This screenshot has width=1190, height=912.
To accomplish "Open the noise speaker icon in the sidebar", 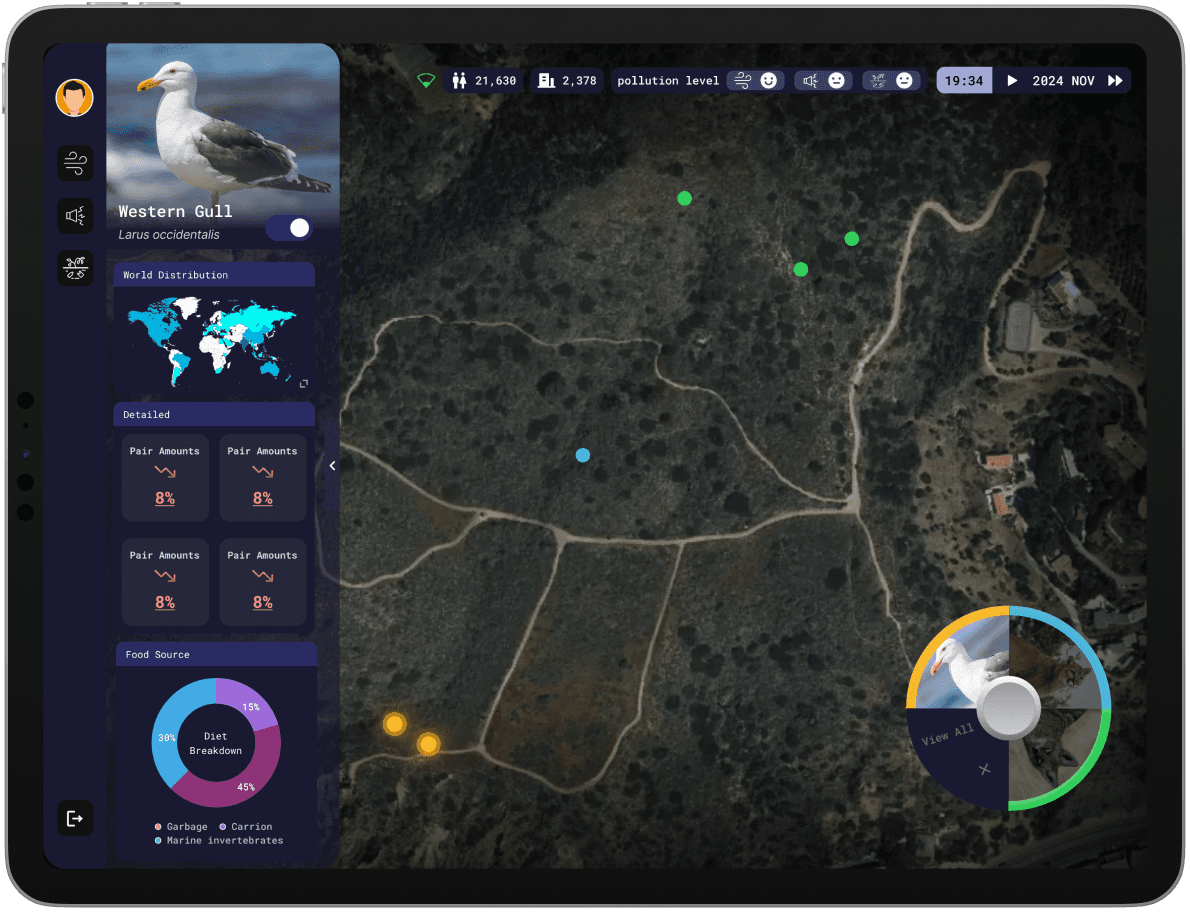I will pyautogui.click(x=75, y=215).
